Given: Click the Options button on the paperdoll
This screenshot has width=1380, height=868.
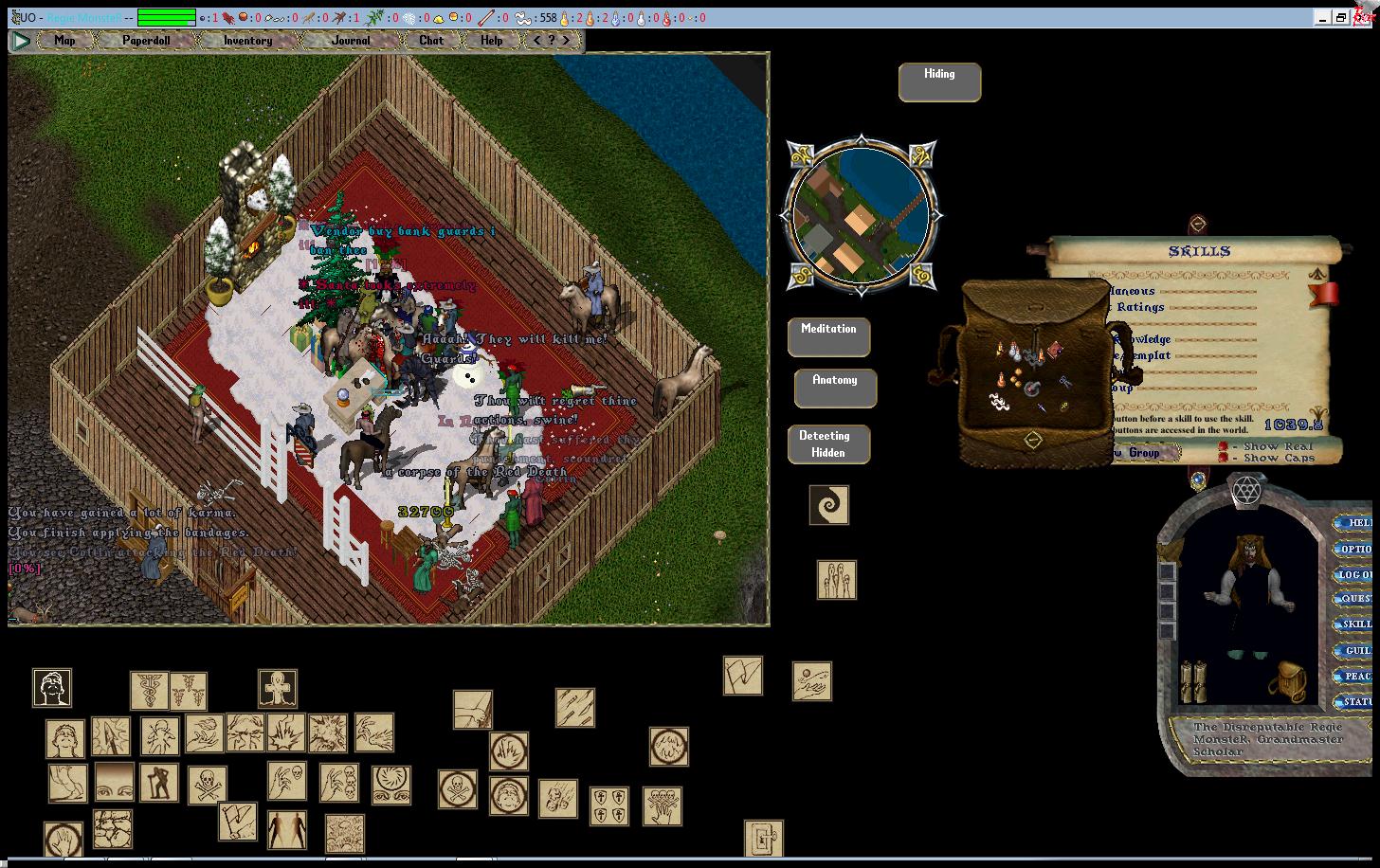Looking at the screenshot, I should (1353, 549).
